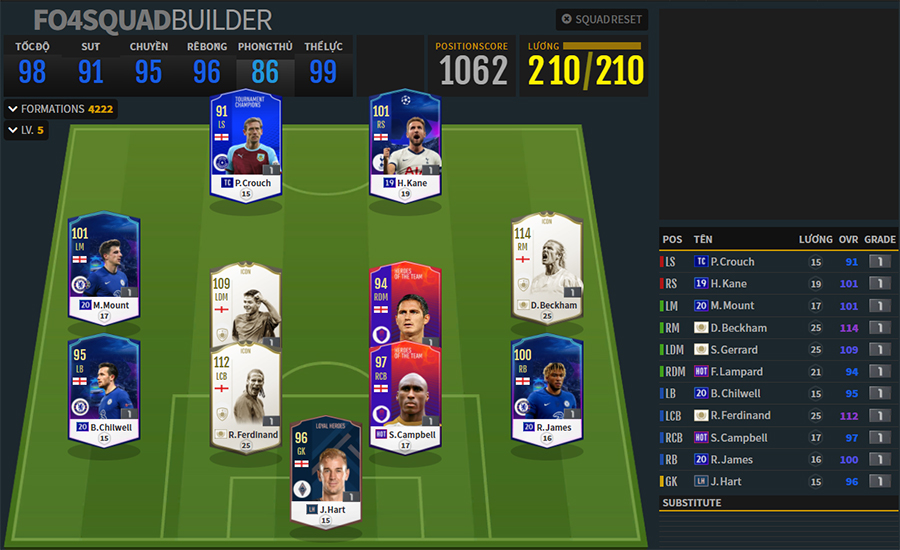Change the grade in D.Beckham's list row
Screen dimensions: 900x550
coord(879,328)
